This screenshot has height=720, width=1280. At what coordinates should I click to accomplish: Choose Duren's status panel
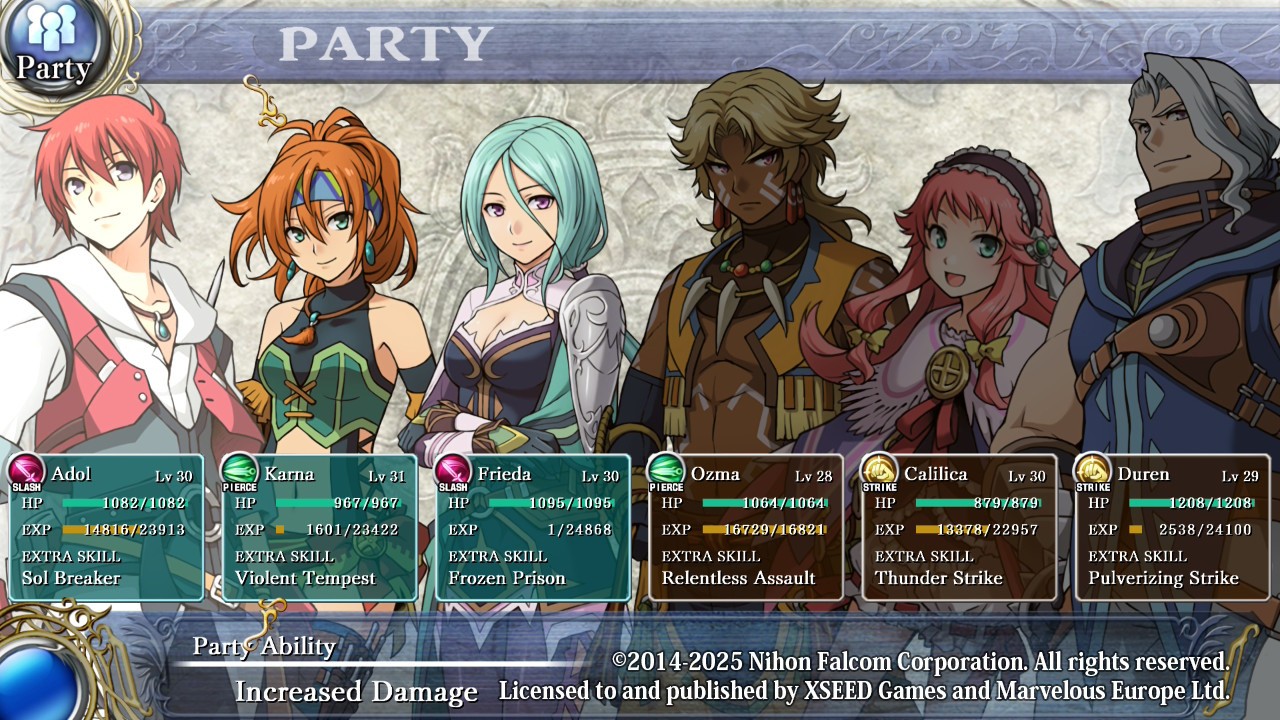[1172, 527]
